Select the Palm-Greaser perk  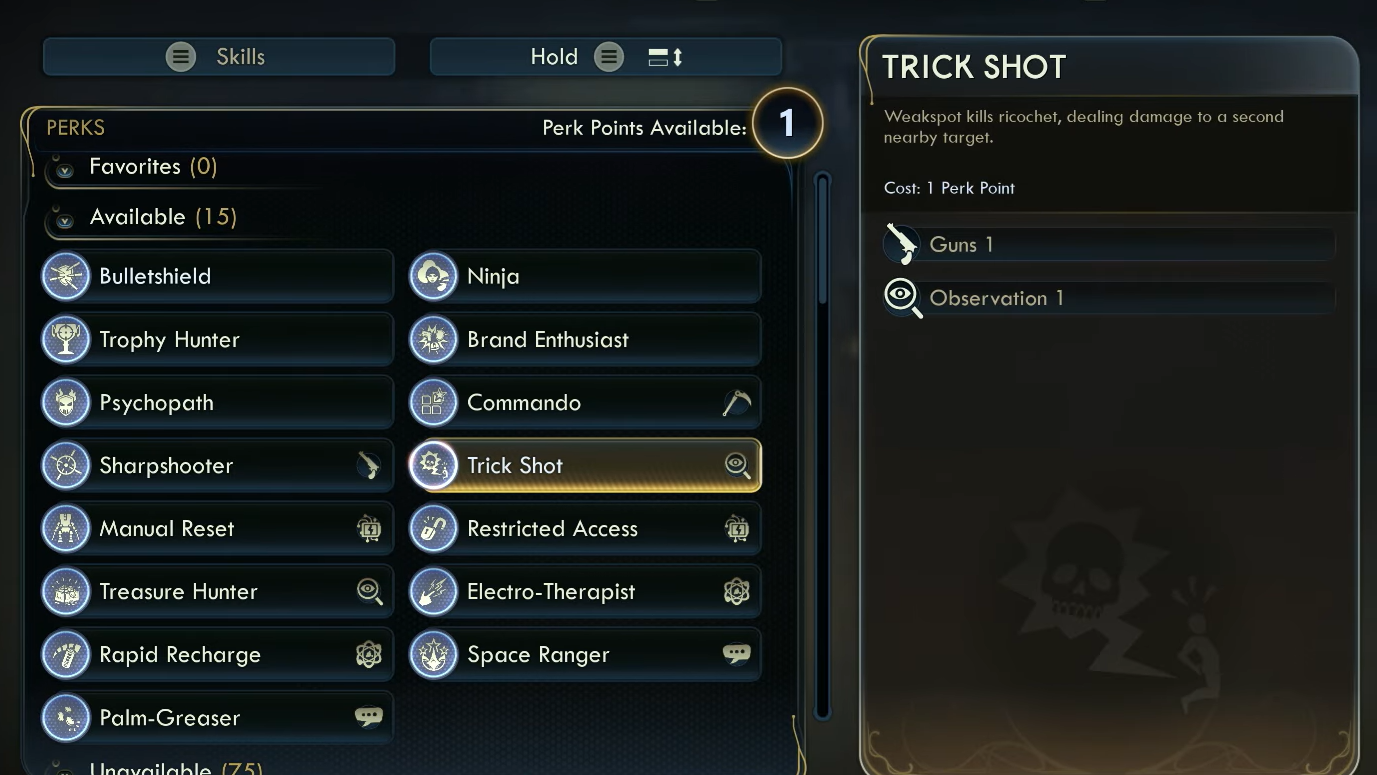pyautogui.click(x=217, y=717)
